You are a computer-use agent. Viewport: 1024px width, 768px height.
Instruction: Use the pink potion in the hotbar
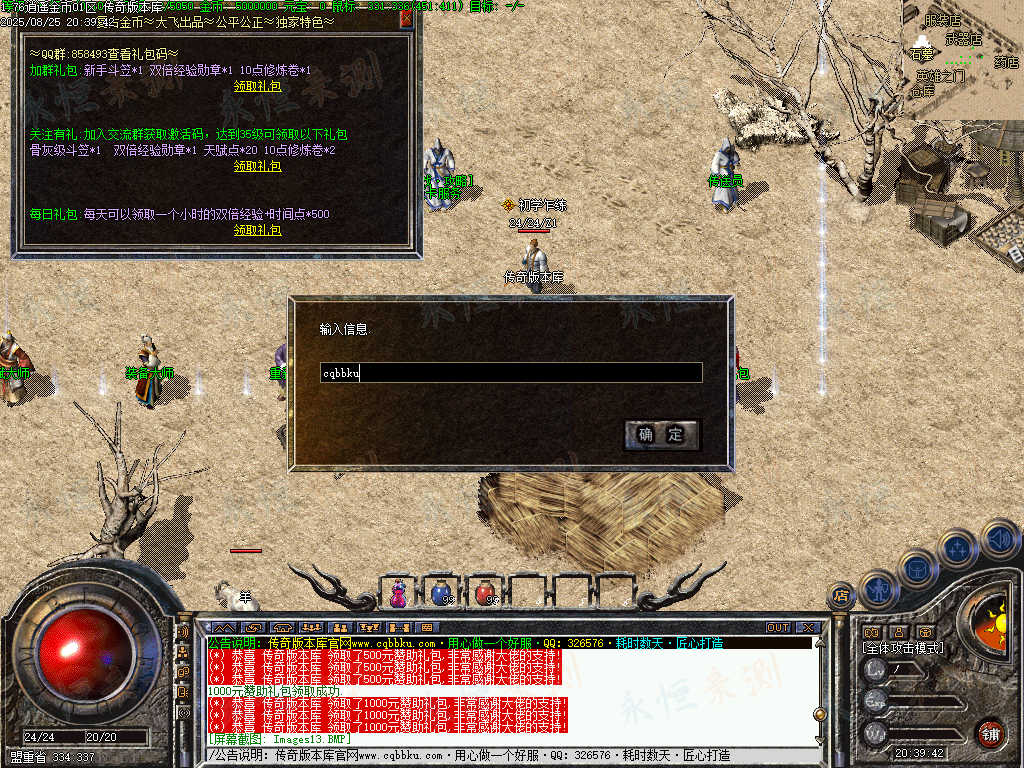click(399, 592)
